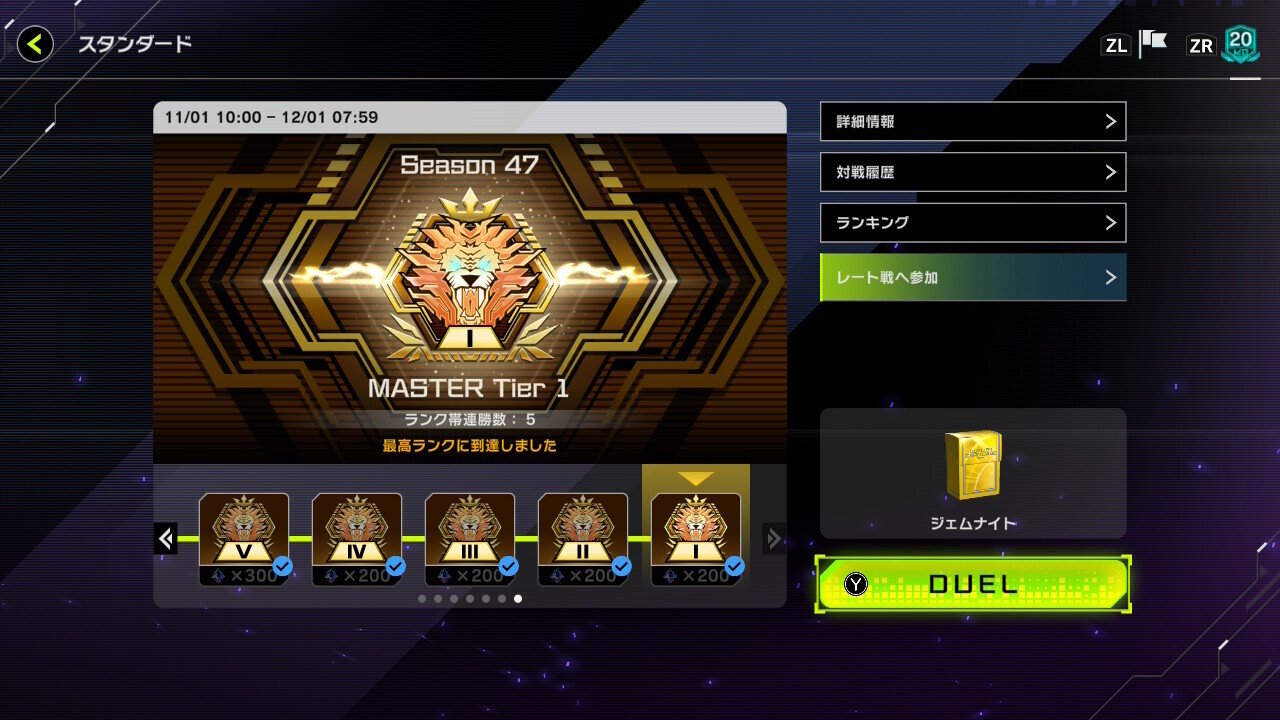Click the checkmark under Tier I

click(734, 565)
